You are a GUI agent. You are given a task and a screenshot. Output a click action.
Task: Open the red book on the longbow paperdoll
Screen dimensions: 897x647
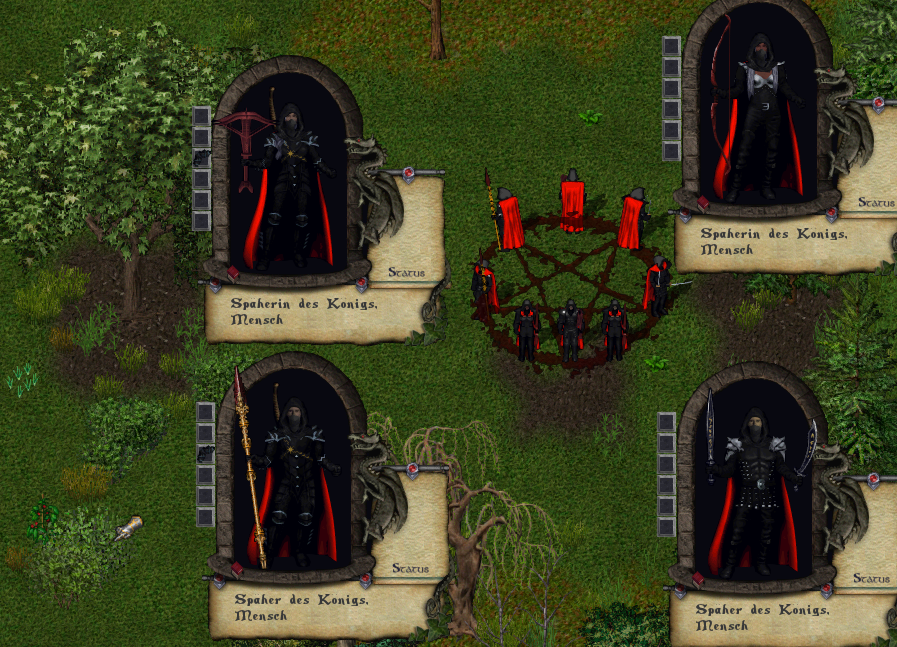pyautogui.click(x=703, y=202)
